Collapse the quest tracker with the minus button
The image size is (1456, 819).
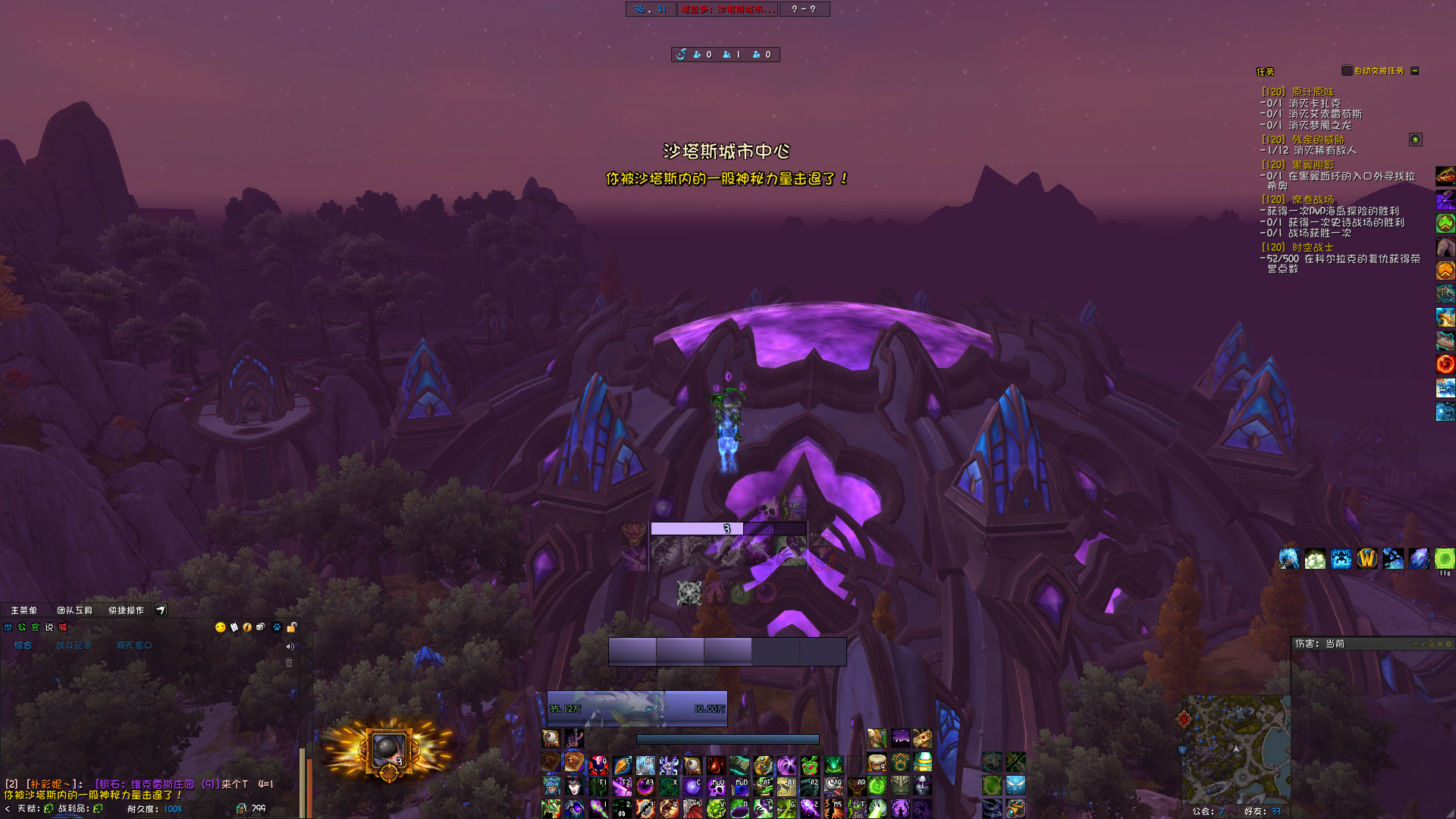pyautogui.click(x=1415, y=71)
